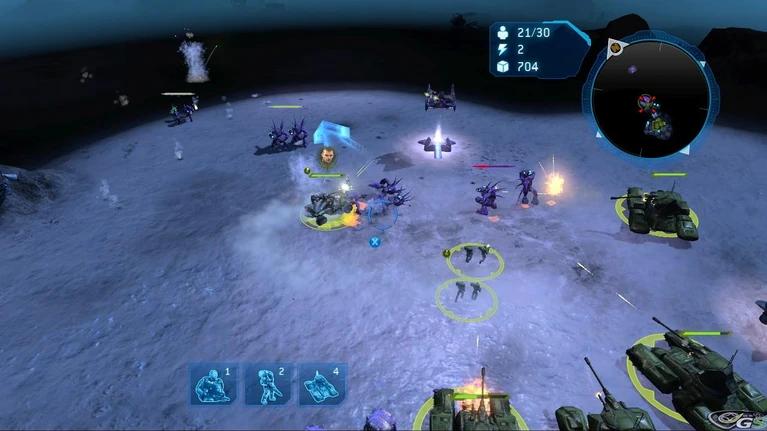Click the hero portrait marker above the selected unit

327,156
